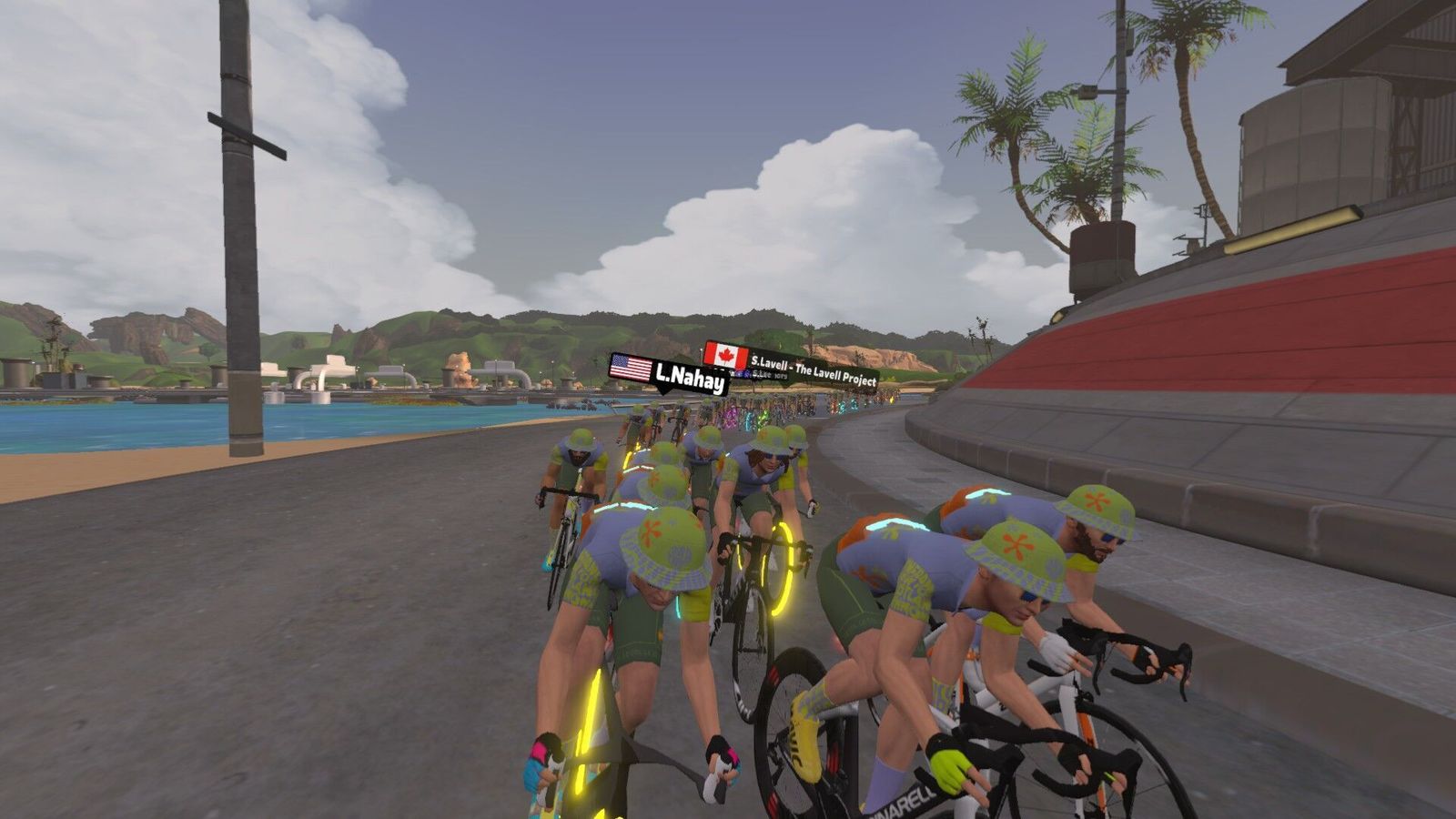Screen dimensions: 1456x819
Task: Select the L.Nahay rider name tag
Action: [669, 374]
